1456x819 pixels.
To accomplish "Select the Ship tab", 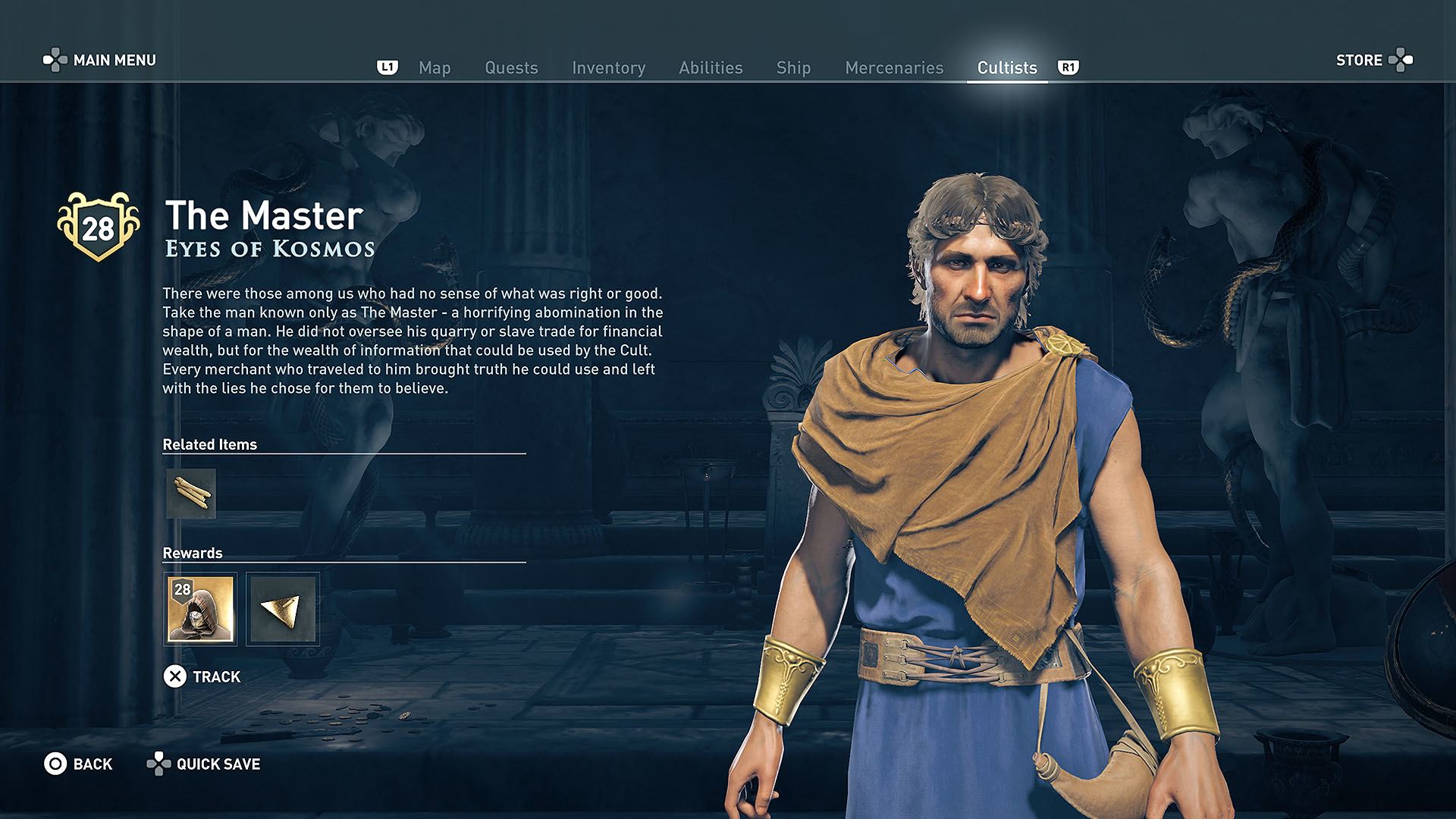I will click(793, 67).
